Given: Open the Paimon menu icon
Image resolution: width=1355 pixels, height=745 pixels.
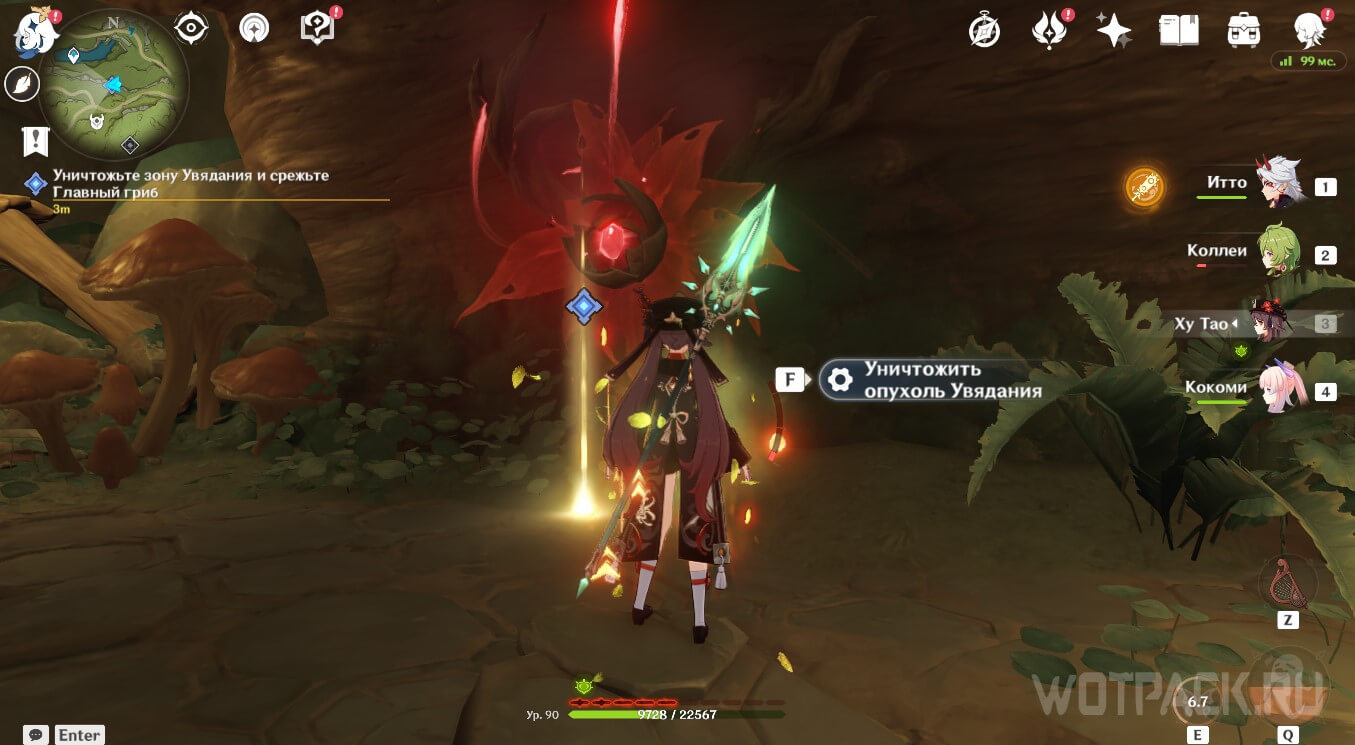Looking at the screenshot, I should pos(34,32).
